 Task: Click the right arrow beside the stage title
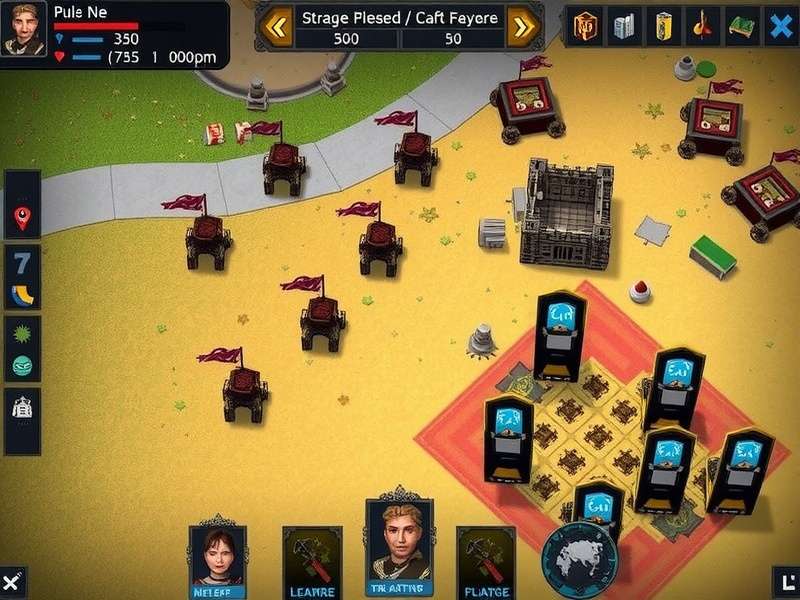tap(522, 27)
